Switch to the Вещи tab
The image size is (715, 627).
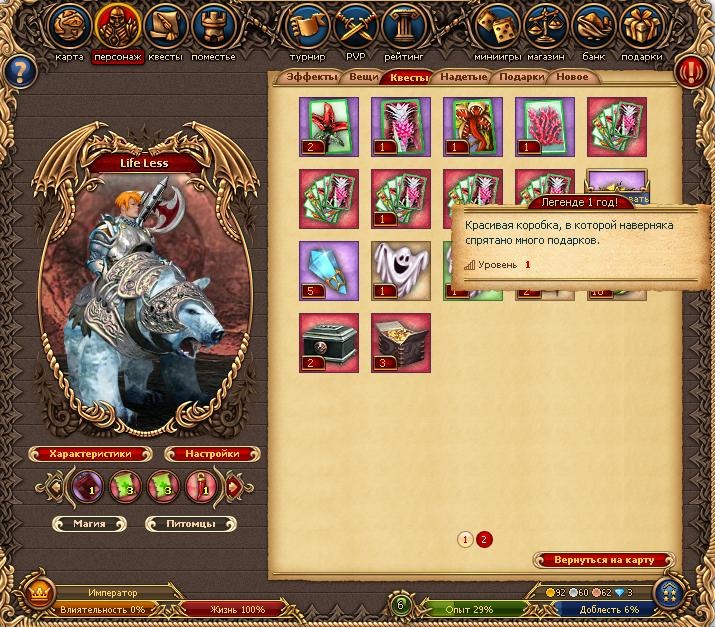364,77
